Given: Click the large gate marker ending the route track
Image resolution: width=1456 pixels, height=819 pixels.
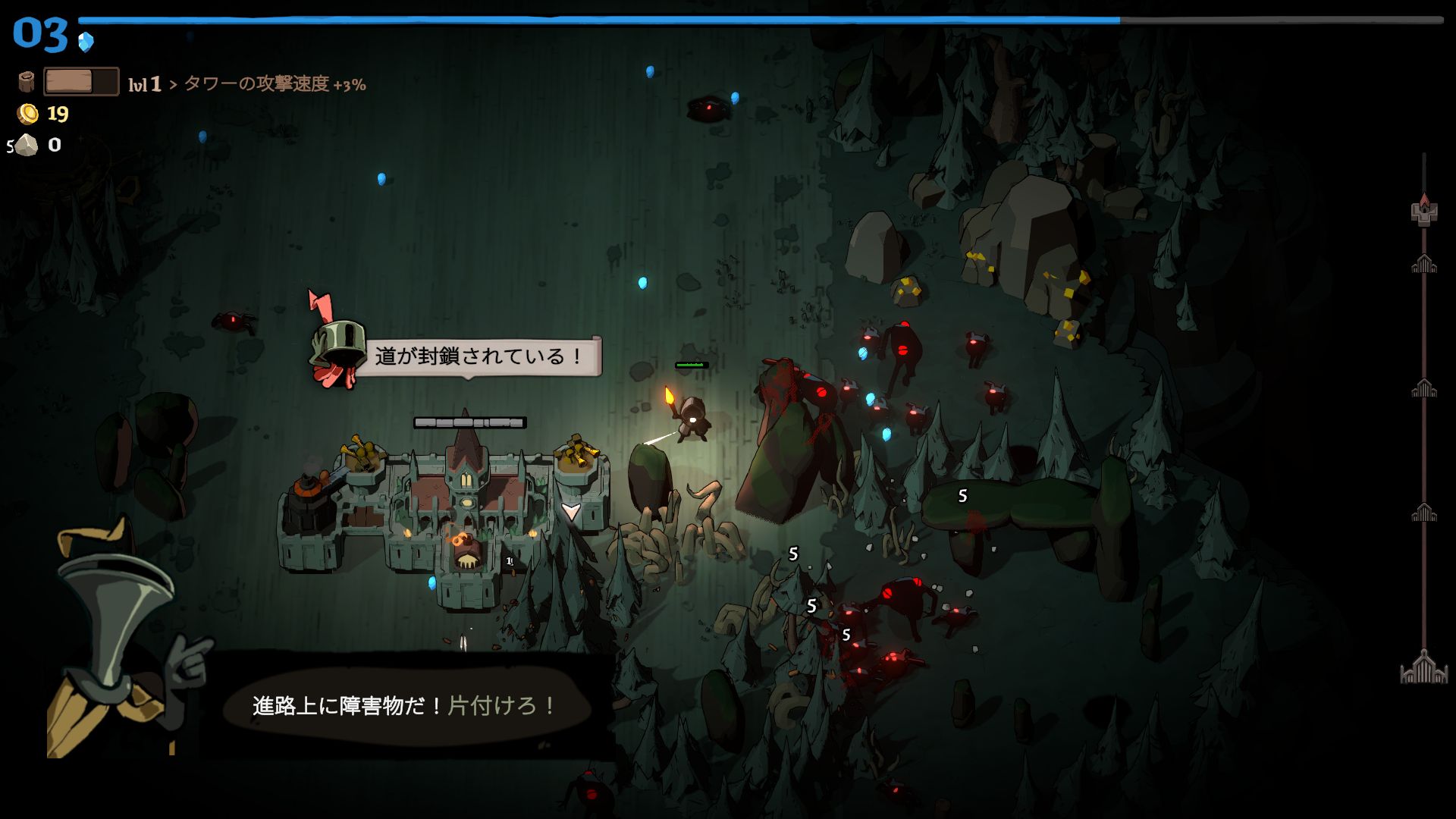Looking at the screenshot, I should pyautogui.click(x=1423, y=668).
